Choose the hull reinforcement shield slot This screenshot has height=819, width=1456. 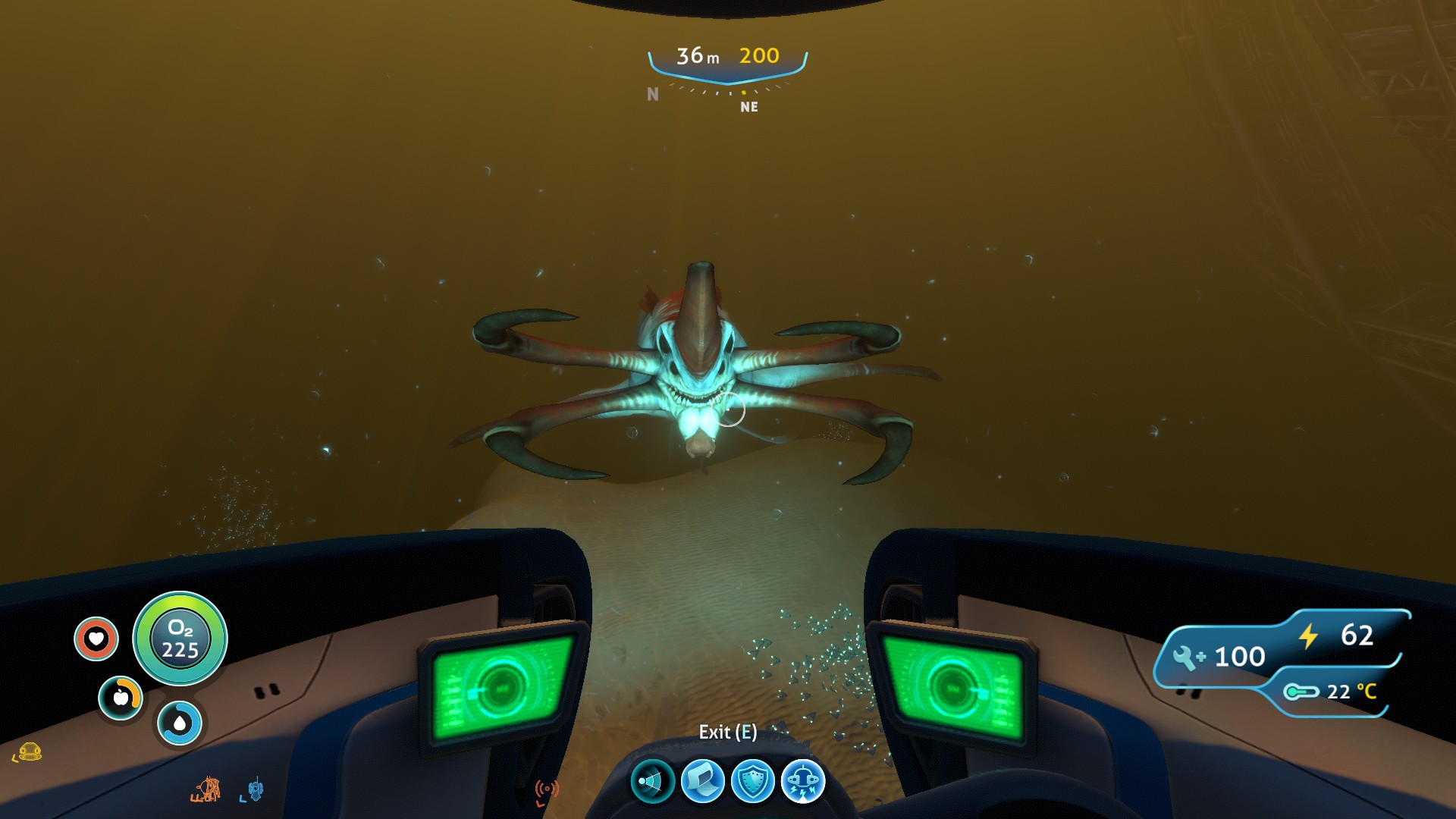pyautogui.click(x=752, y=781)
